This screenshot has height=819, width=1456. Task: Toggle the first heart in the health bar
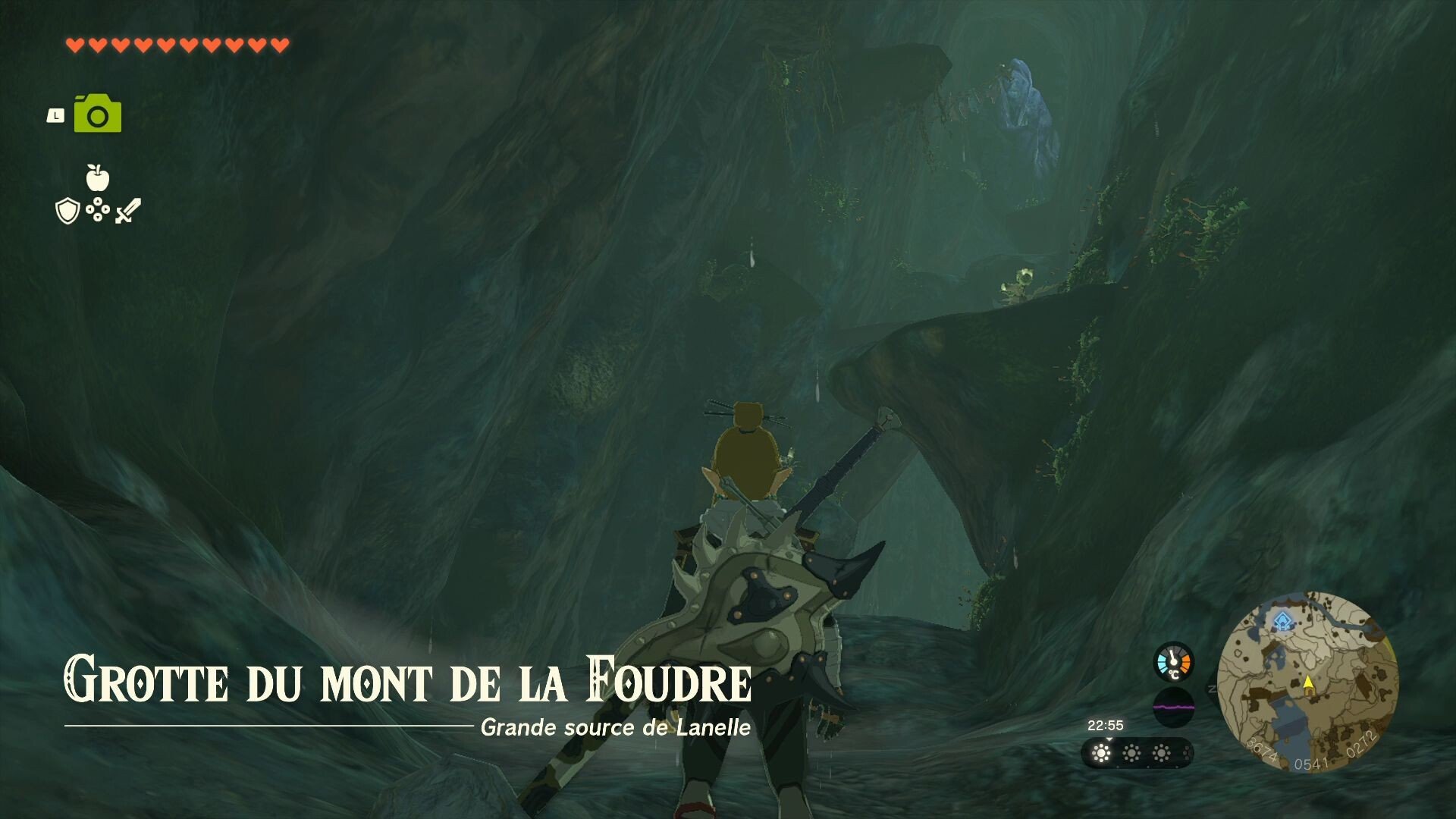point(74,44)
